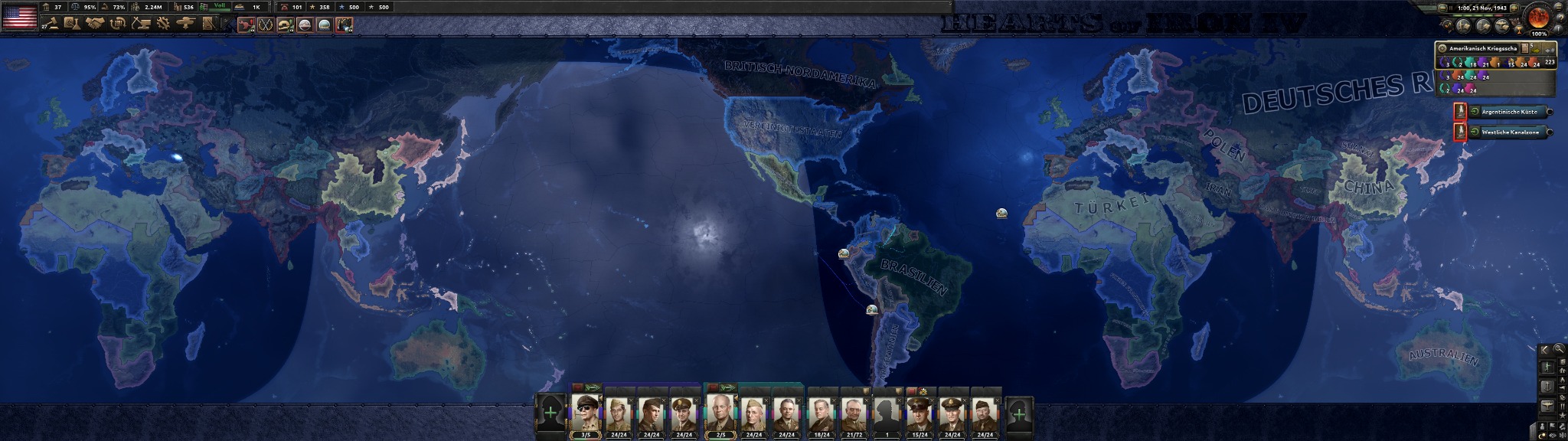The height and width of the screenshot is (441, 1568).
Task: Open the construction crane menu
Action: click(x=140, y=24)
